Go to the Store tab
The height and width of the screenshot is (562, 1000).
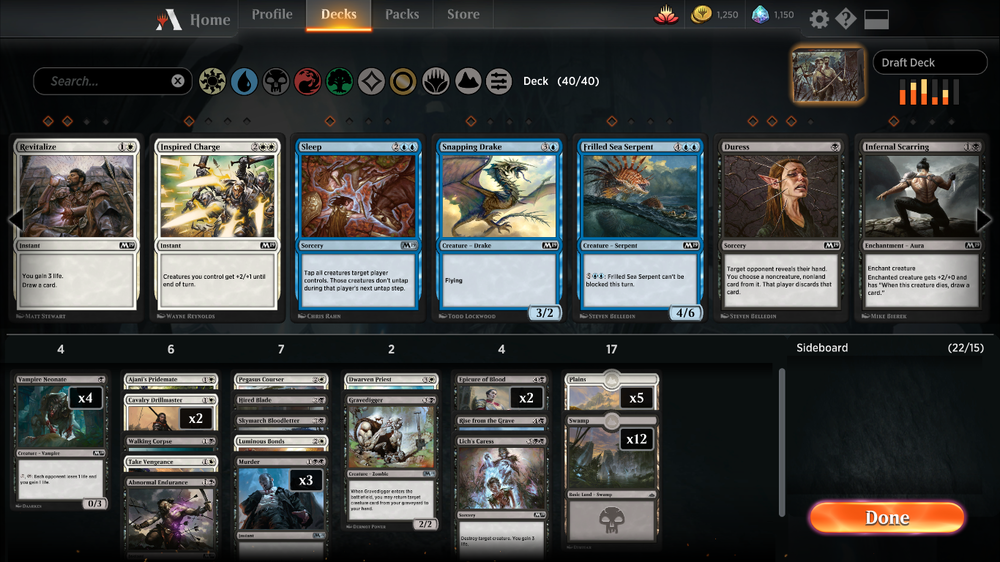pyautogui.click(x=463, y=15)
